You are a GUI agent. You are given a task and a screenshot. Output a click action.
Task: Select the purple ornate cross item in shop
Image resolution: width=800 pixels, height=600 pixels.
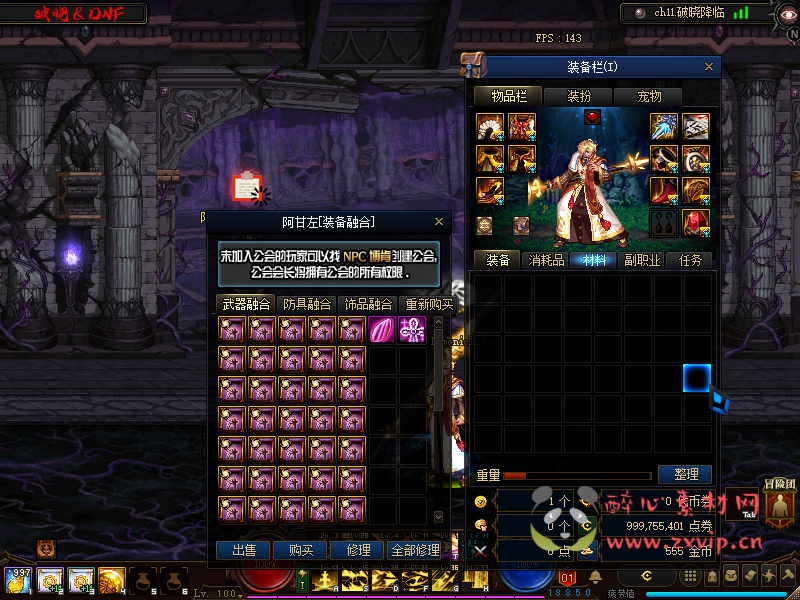(x=412, y=329)
